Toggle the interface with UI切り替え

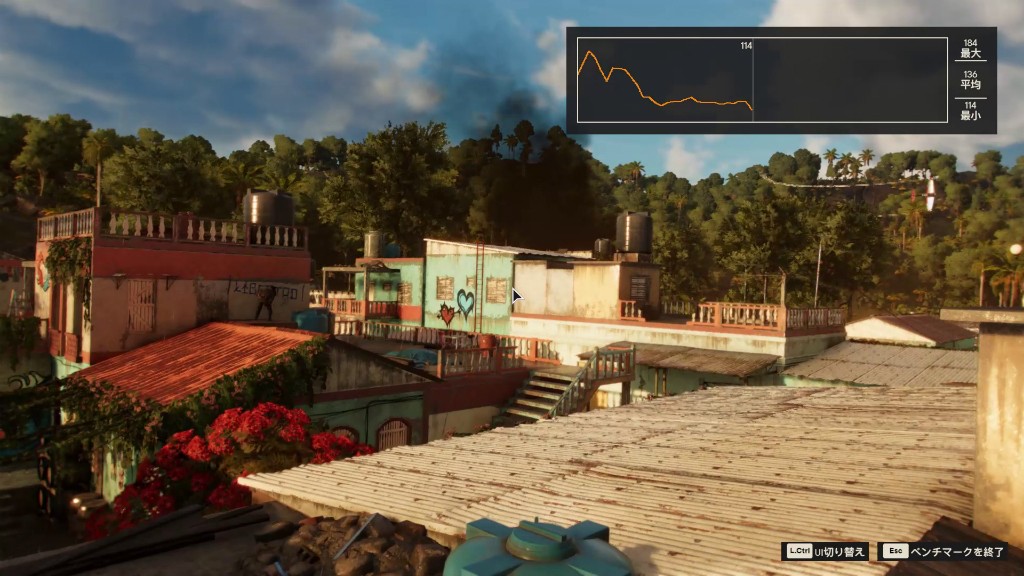[826, 551]
